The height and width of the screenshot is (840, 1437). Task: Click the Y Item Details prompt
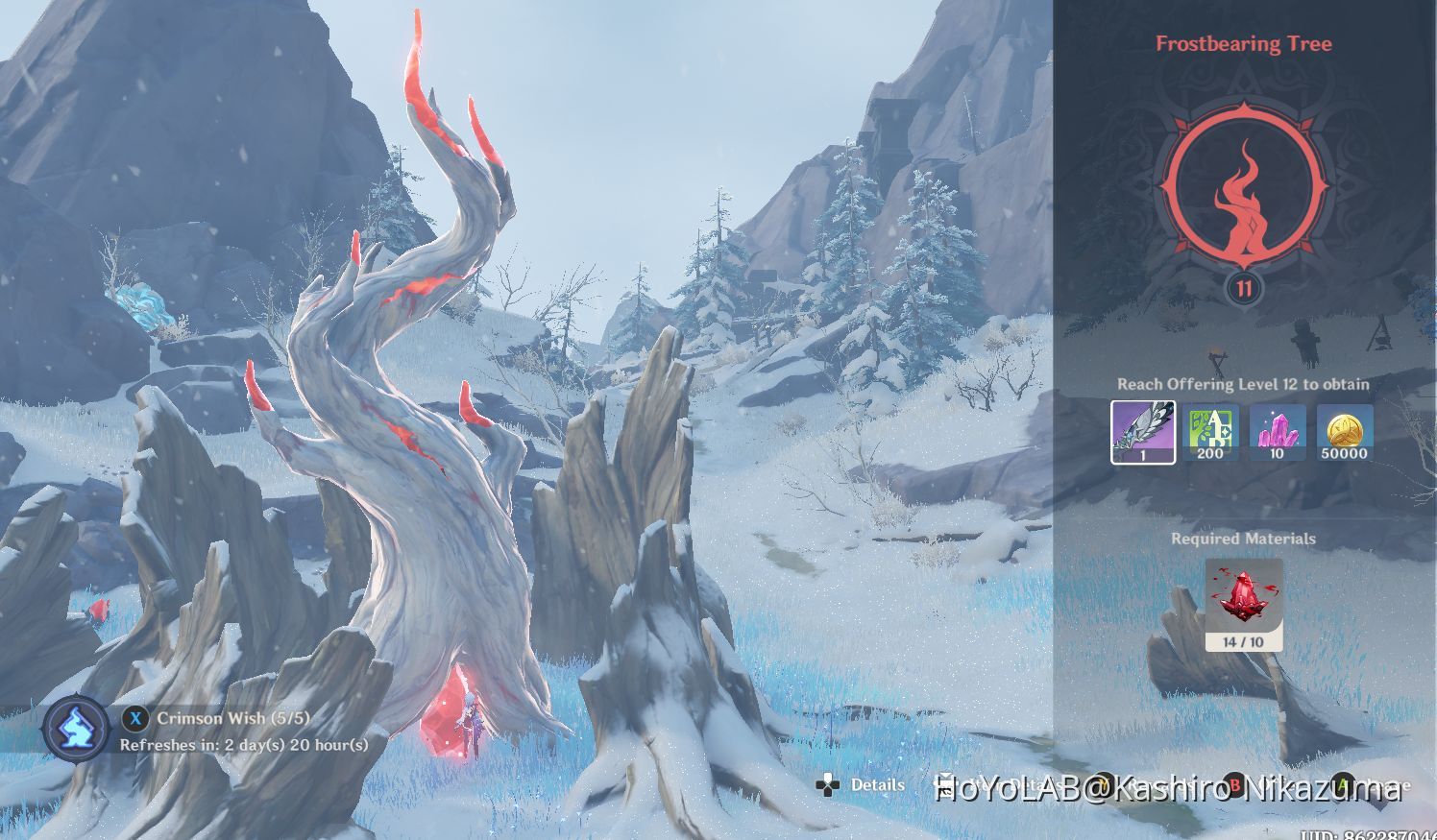point(1101,785)
